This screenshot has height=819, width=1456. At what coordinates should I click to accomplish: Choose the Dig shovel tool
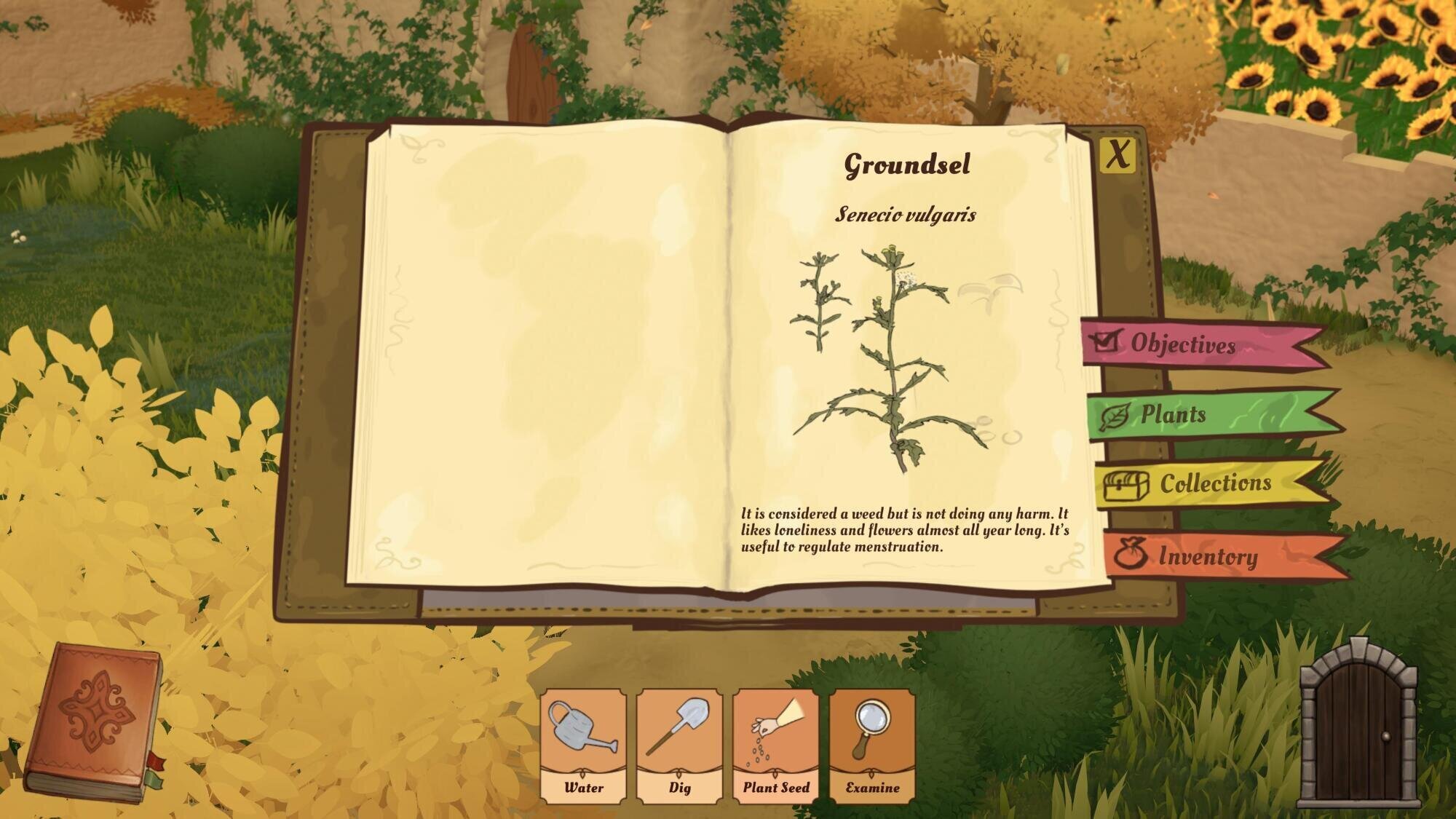tap(680, 745)
